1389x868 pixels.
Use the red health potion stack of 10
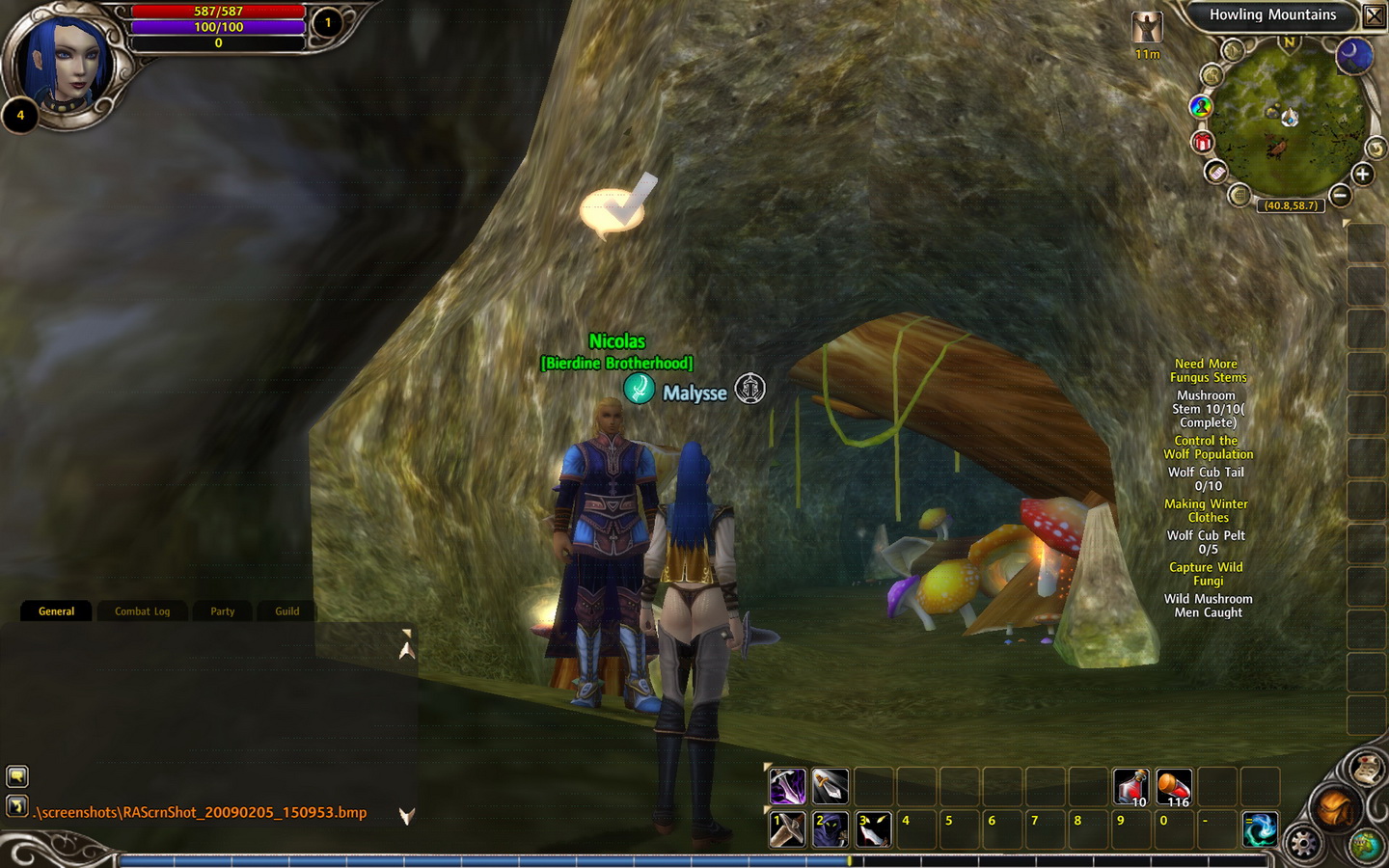[1130, 786]
